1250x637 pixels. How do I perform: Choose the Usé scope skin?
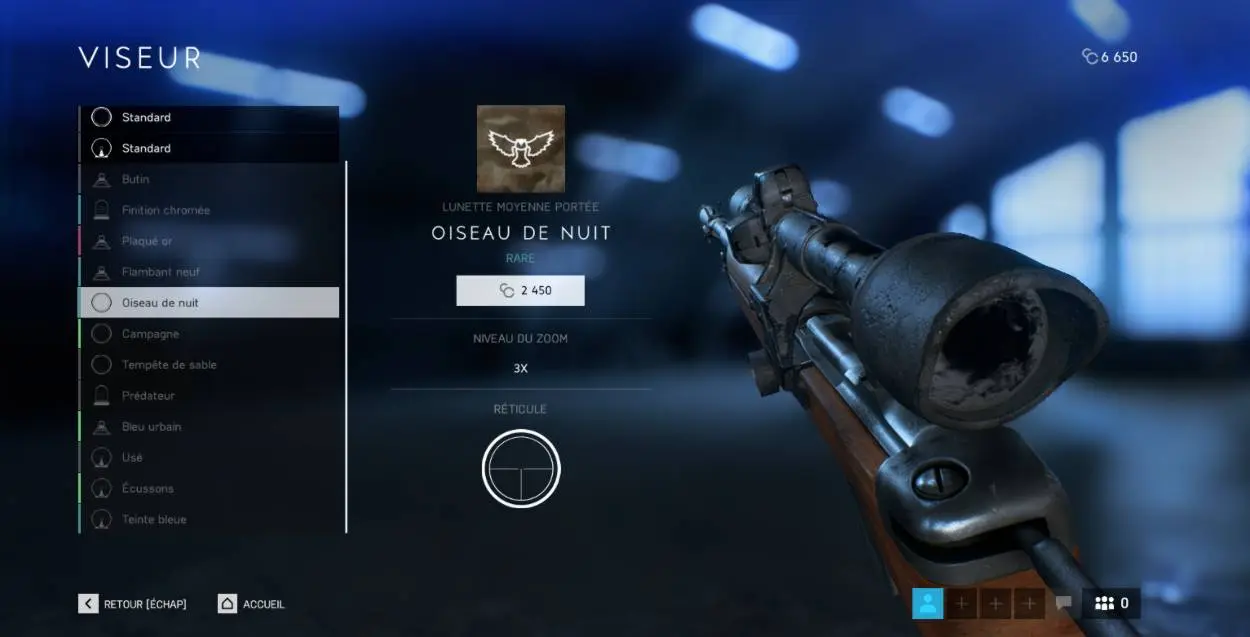click(x=208, y=457)
